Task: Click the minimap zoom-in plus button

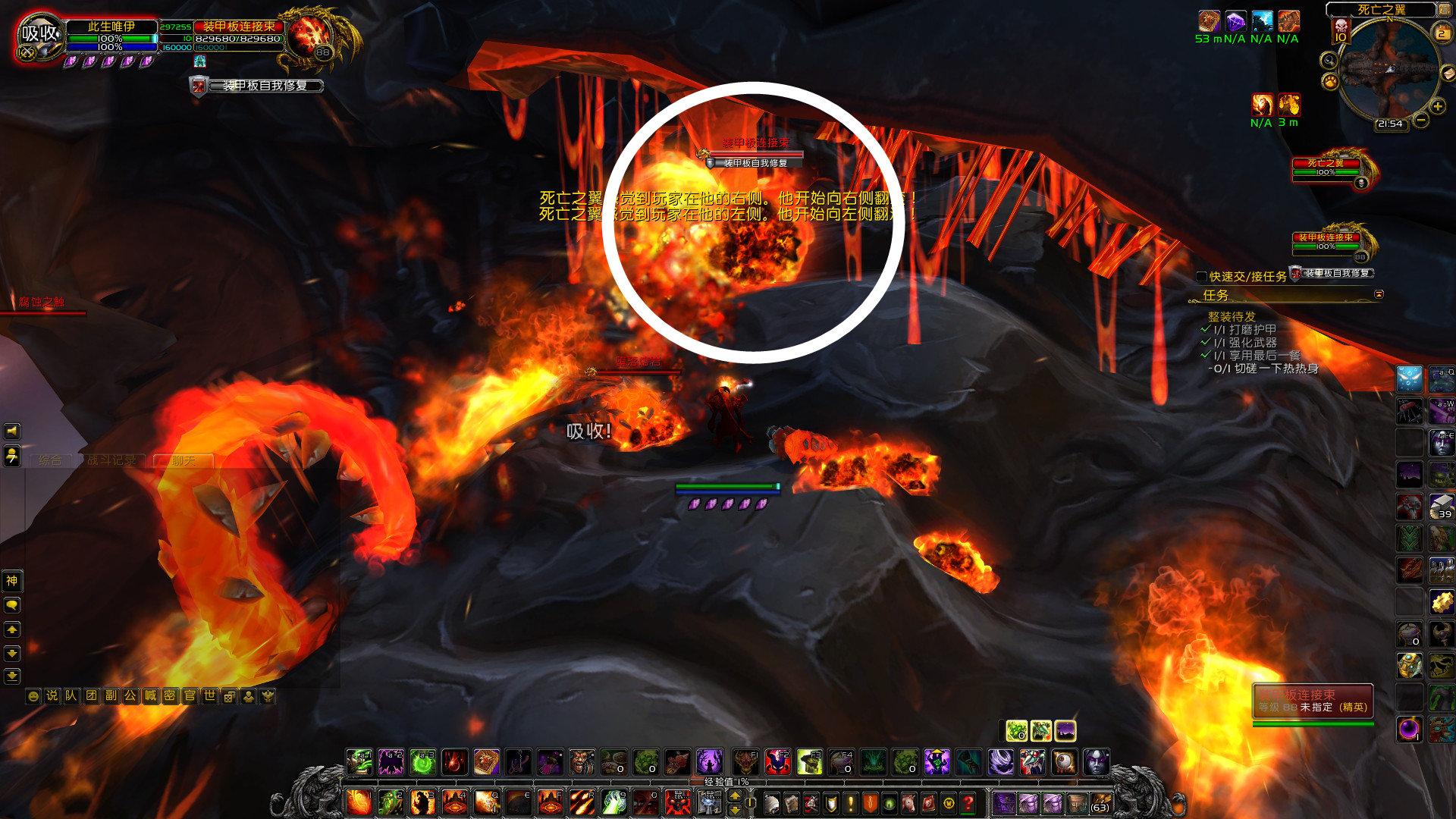Action: (x=1438, y=107)
